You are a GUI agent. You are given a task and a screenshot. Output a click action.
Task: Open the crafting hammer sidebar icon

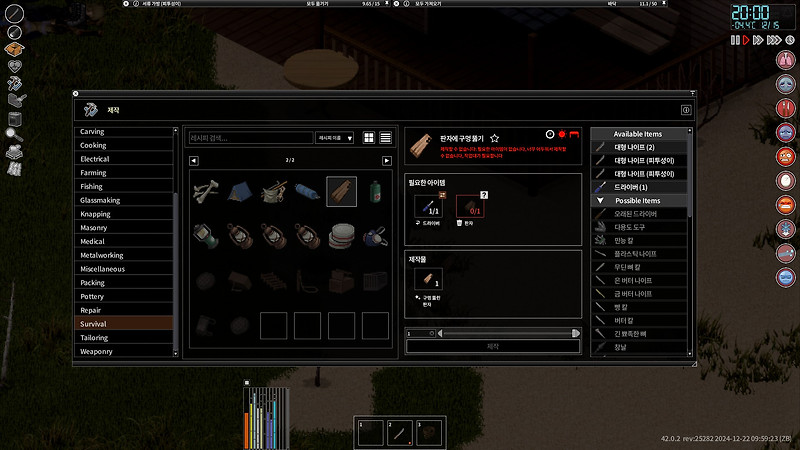pyautogui.click(x=15, y=83)
